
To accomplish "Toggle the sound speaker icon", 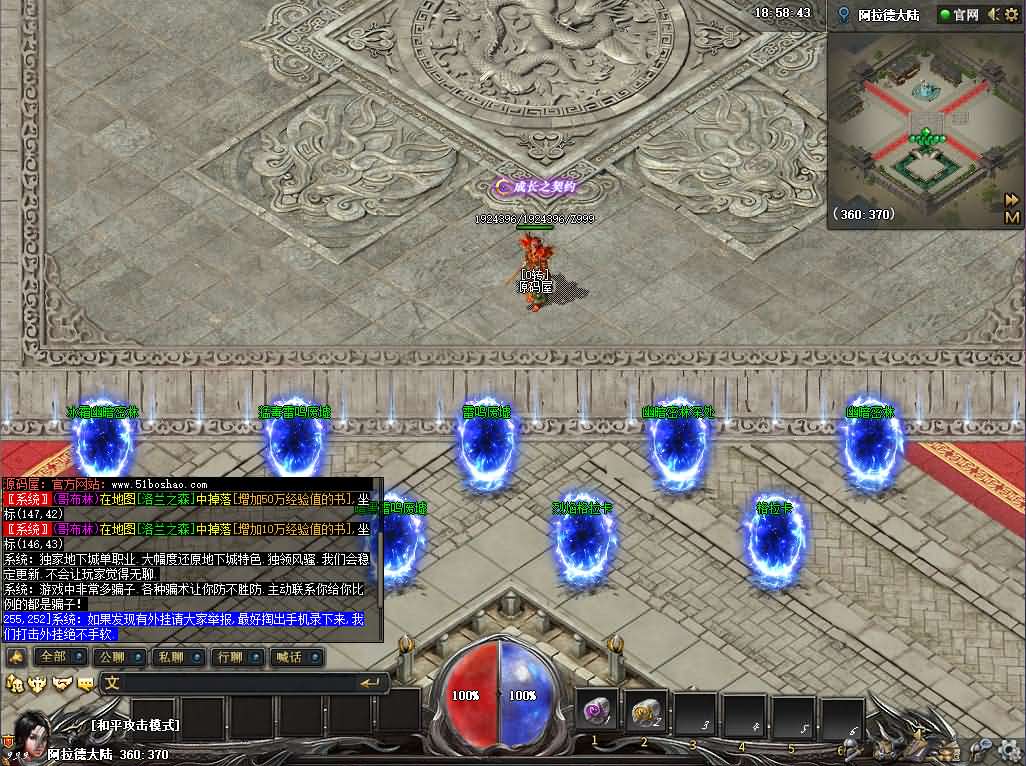I will pos(994,15).
